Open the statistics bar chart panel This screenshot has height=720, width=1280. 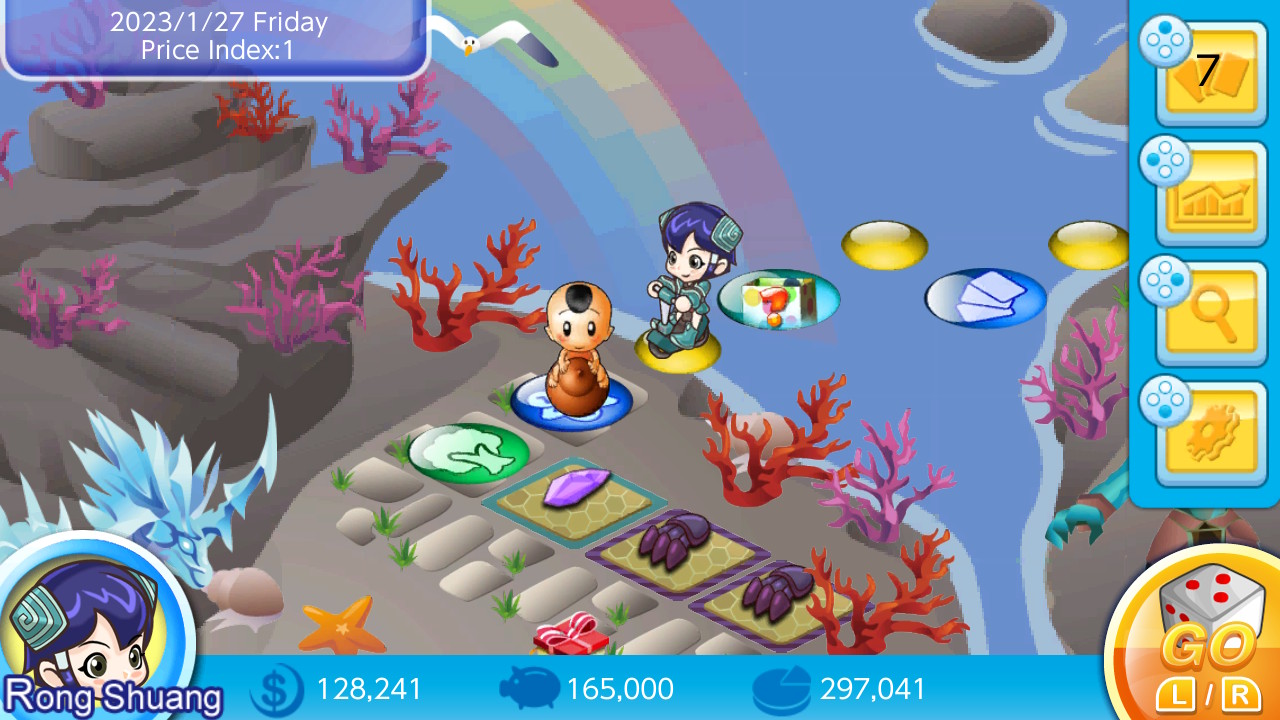1210,195
